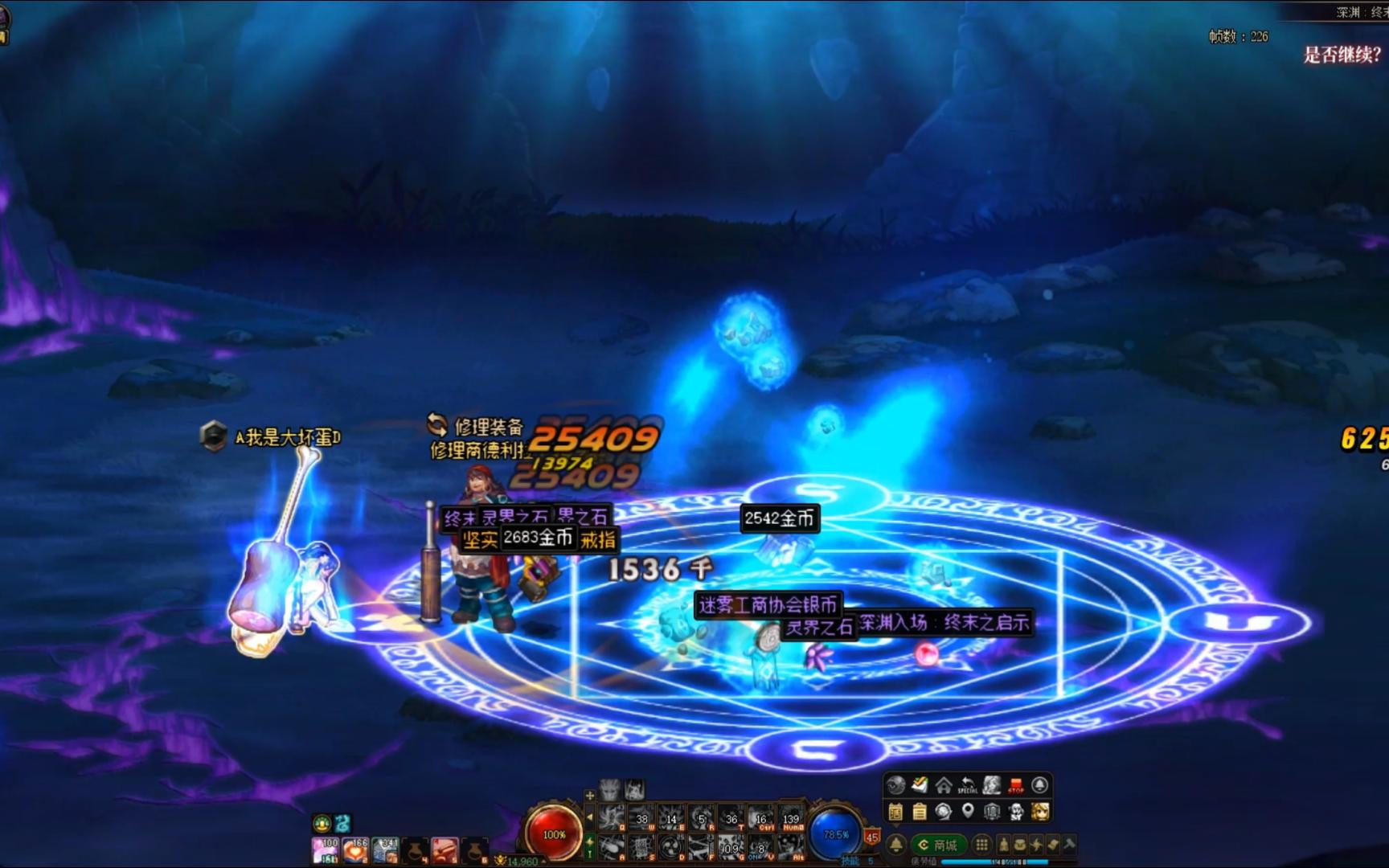The height and width of the screenshot is (868, 1389).
Task: Open the gold clipboard list icon
Action: [920, 812]
